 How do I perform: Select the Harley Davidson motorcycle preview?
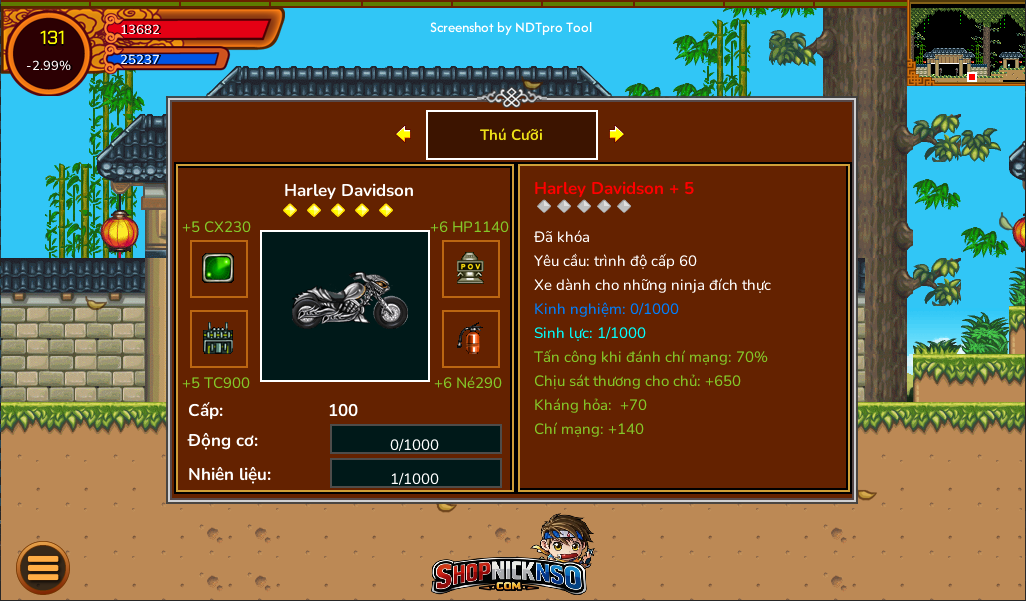(345, 306)
